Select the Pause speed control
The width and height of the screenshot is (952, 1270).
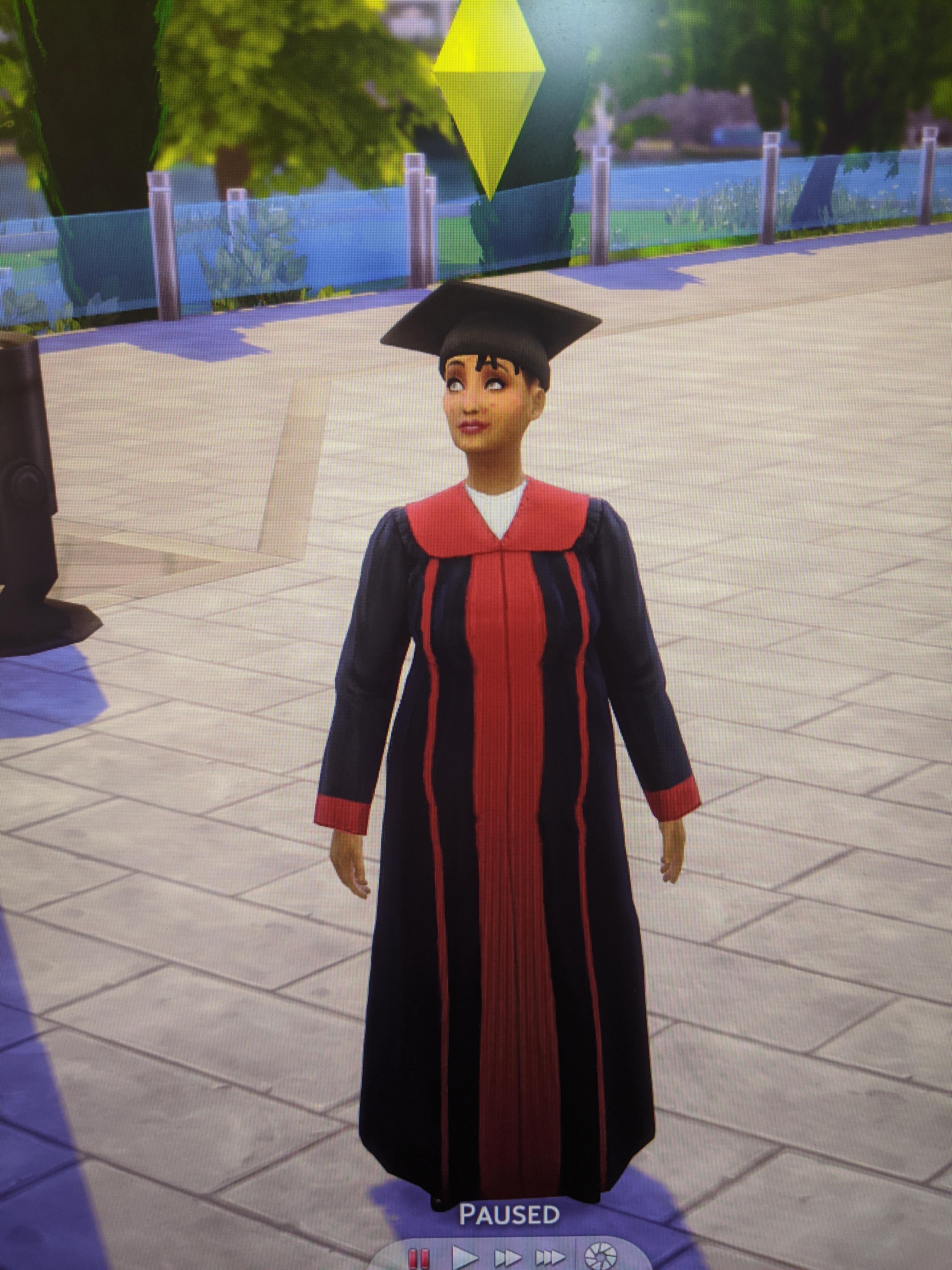tap(419, 1257)
